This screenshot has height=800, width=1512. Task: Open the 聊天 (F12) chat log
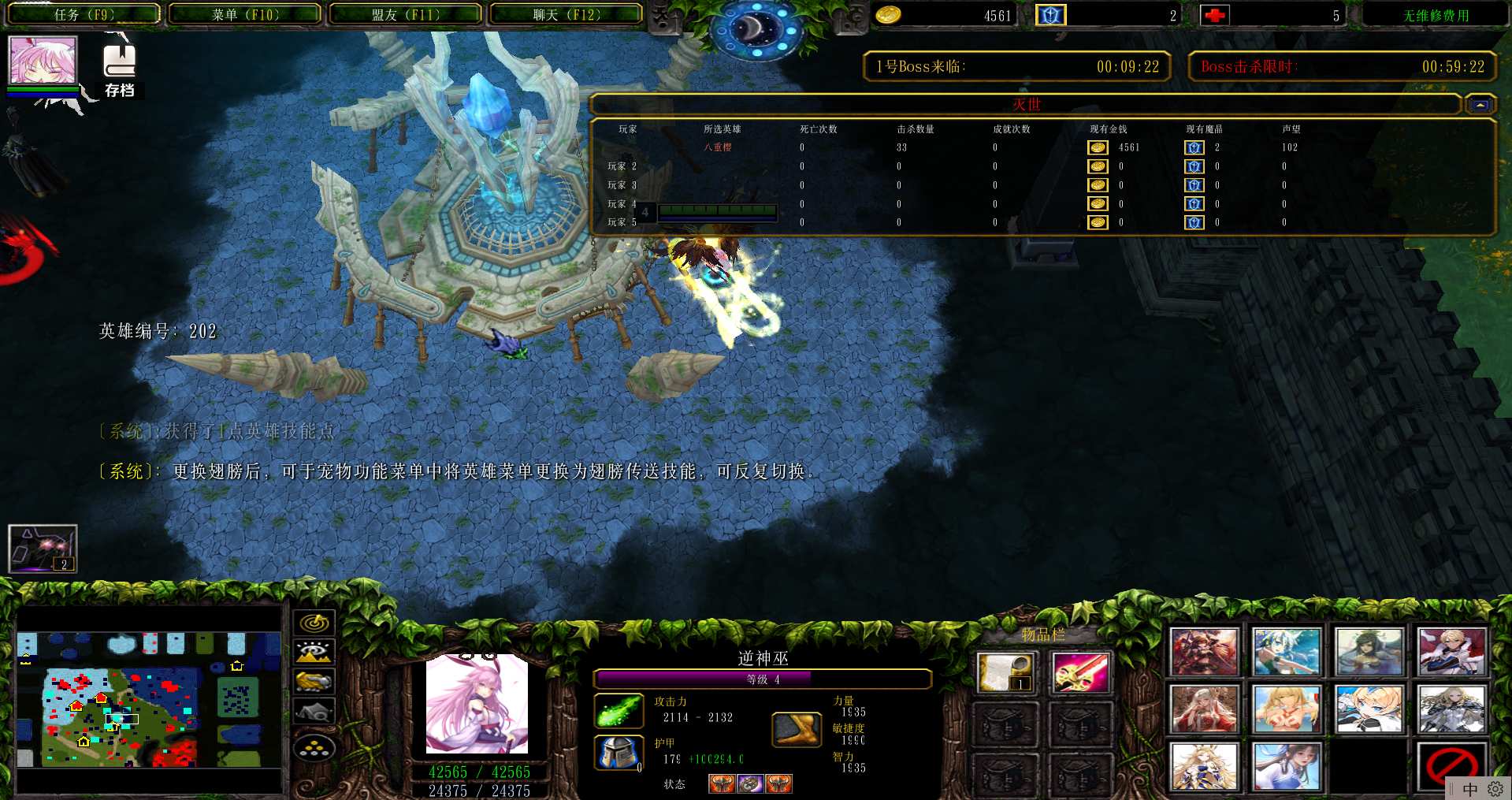click(566, 14)
